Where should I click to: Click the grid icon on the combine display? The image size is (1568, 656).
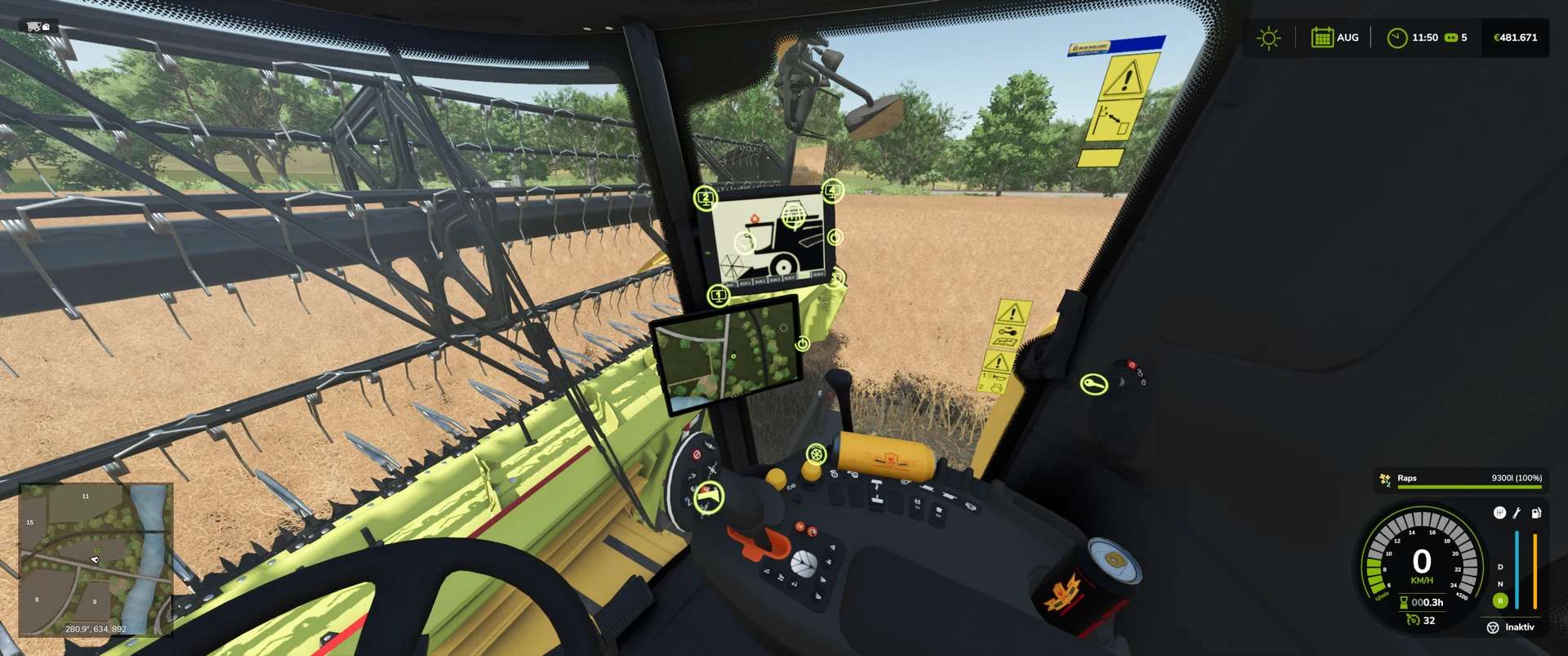point(794,216)
